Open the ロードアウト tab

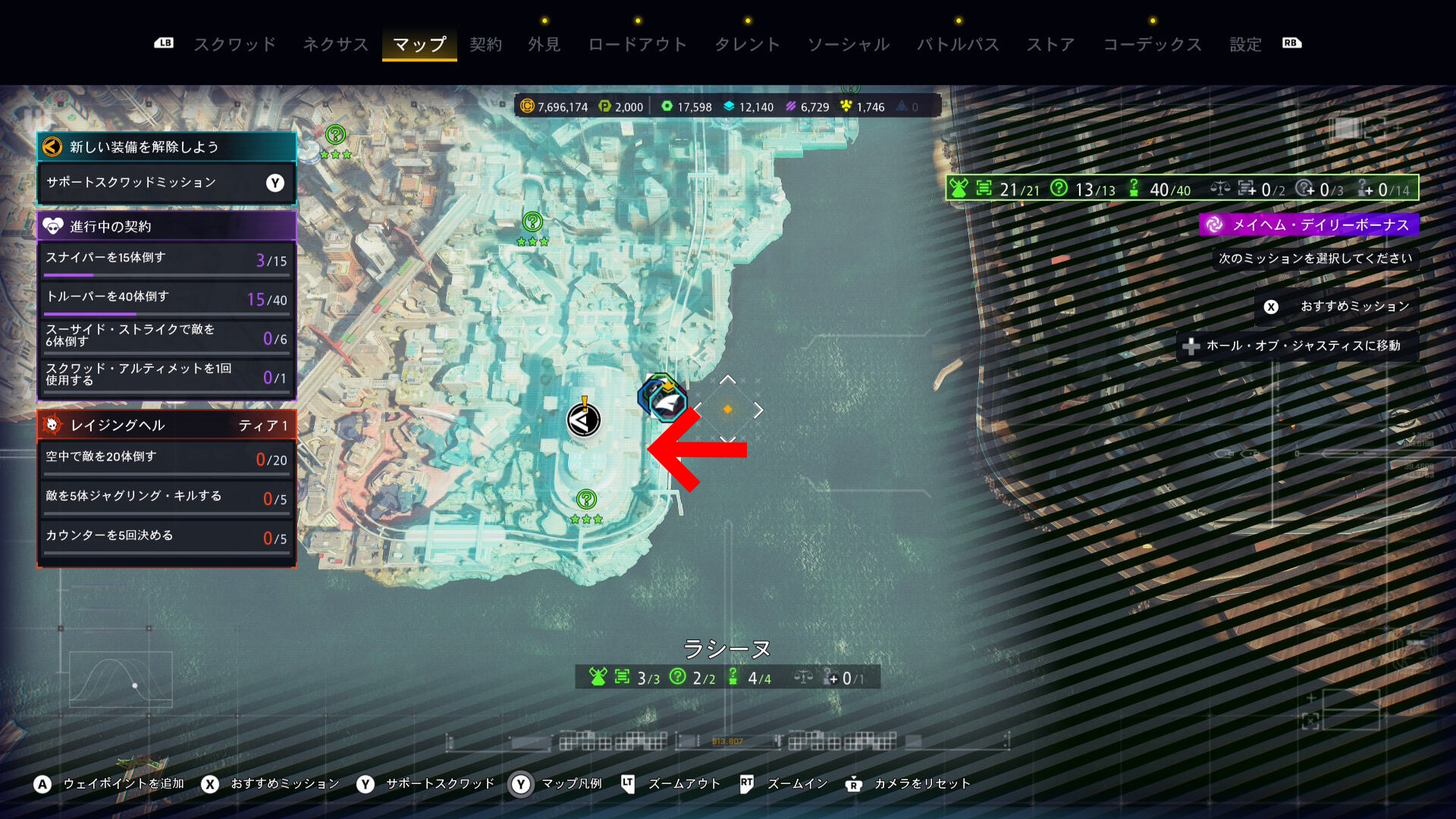point(637,45)
